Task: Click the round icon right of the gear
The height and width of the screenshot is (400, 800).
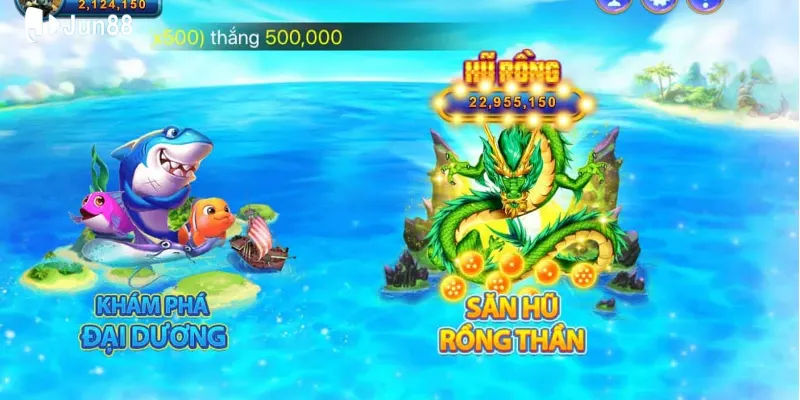Action: click(706, 3)
